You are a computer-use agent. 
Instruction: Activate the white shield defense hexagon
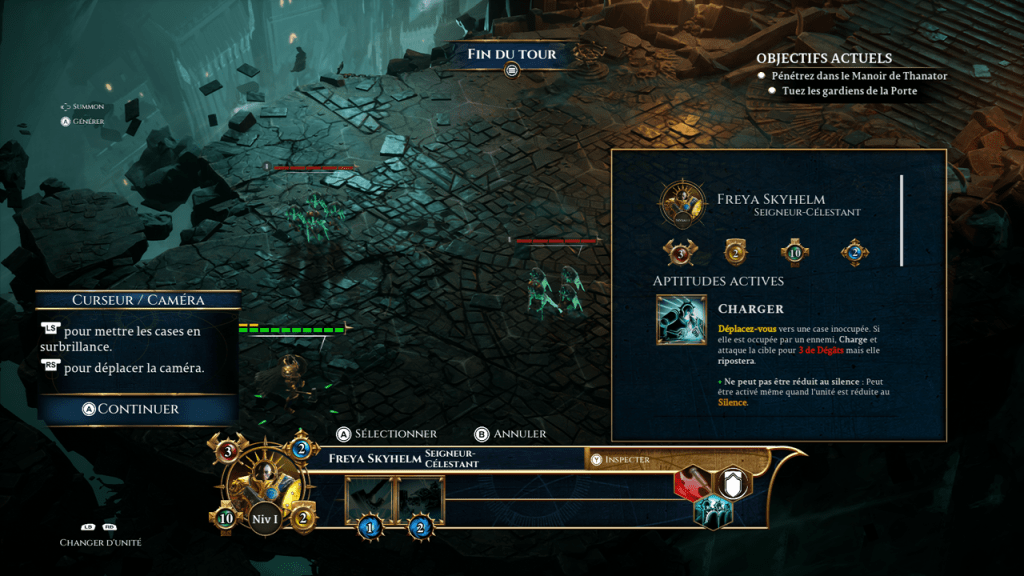[x=733, y=484]
